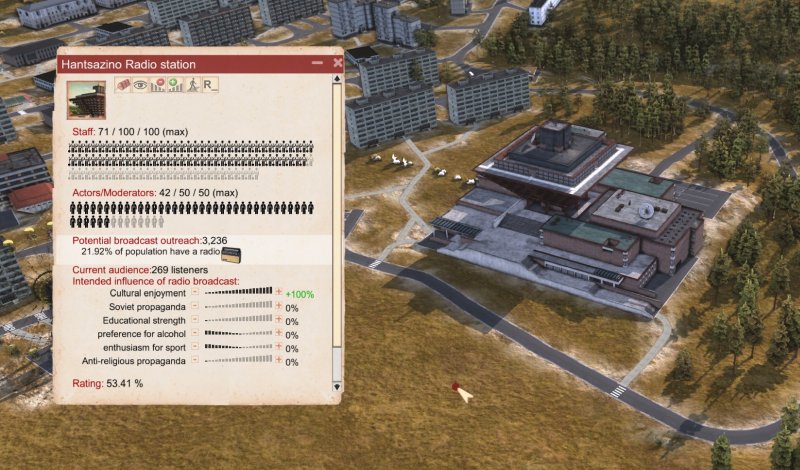Toggle the eye visibility icon
This screenshot has width=800, height=470.
click(141, 86)
